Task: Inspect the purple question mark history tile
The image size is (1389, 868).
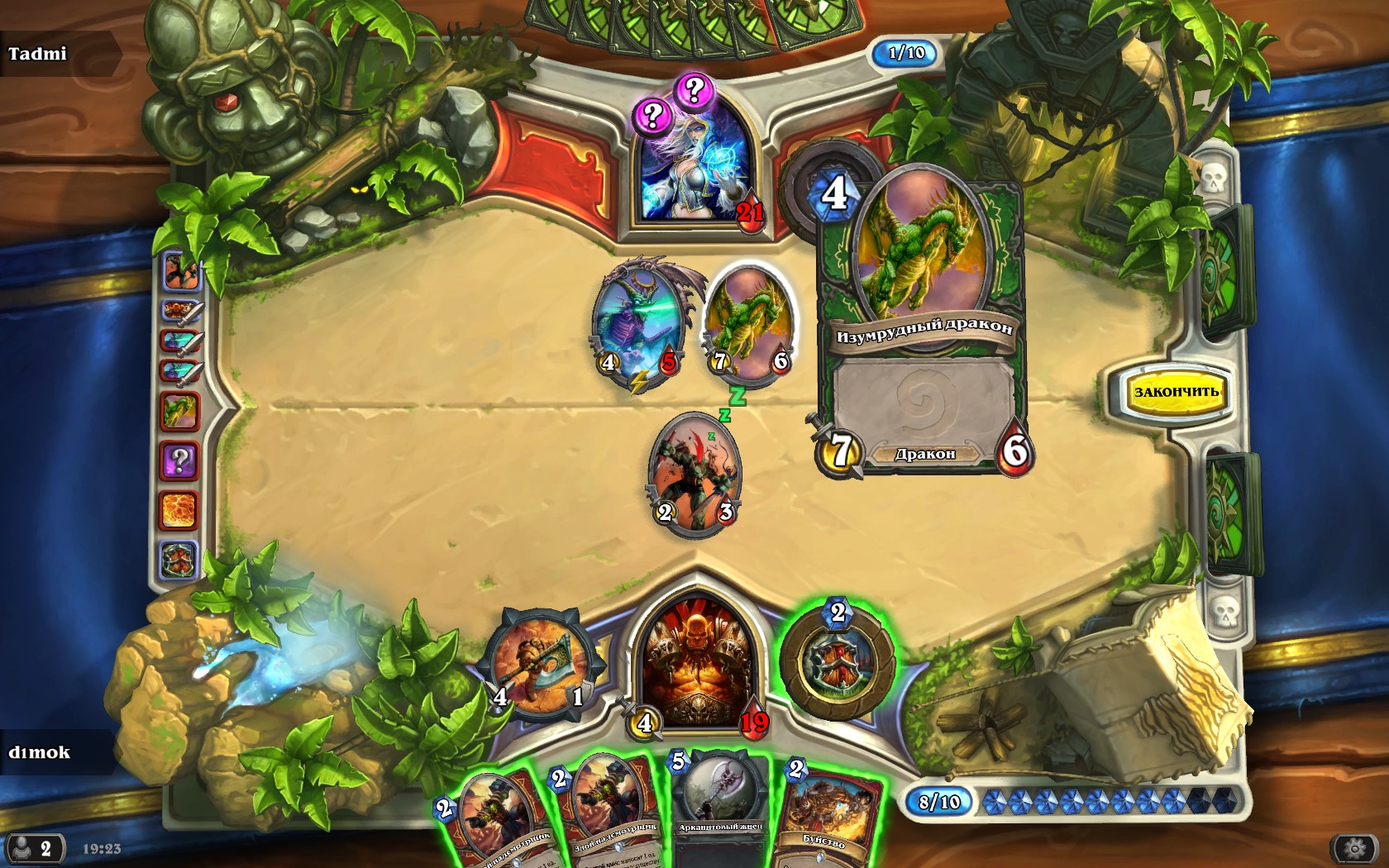Action: click(x=179, y=460)
